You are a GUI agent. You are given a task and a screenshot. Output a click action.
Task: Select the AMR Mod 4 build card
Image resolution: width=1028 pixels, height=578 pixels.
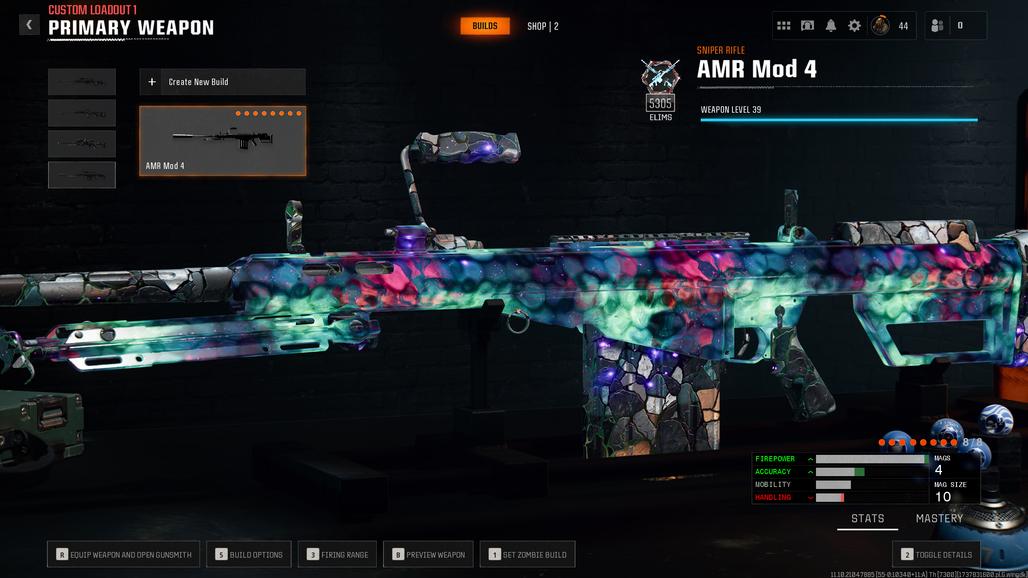(222, 141)
